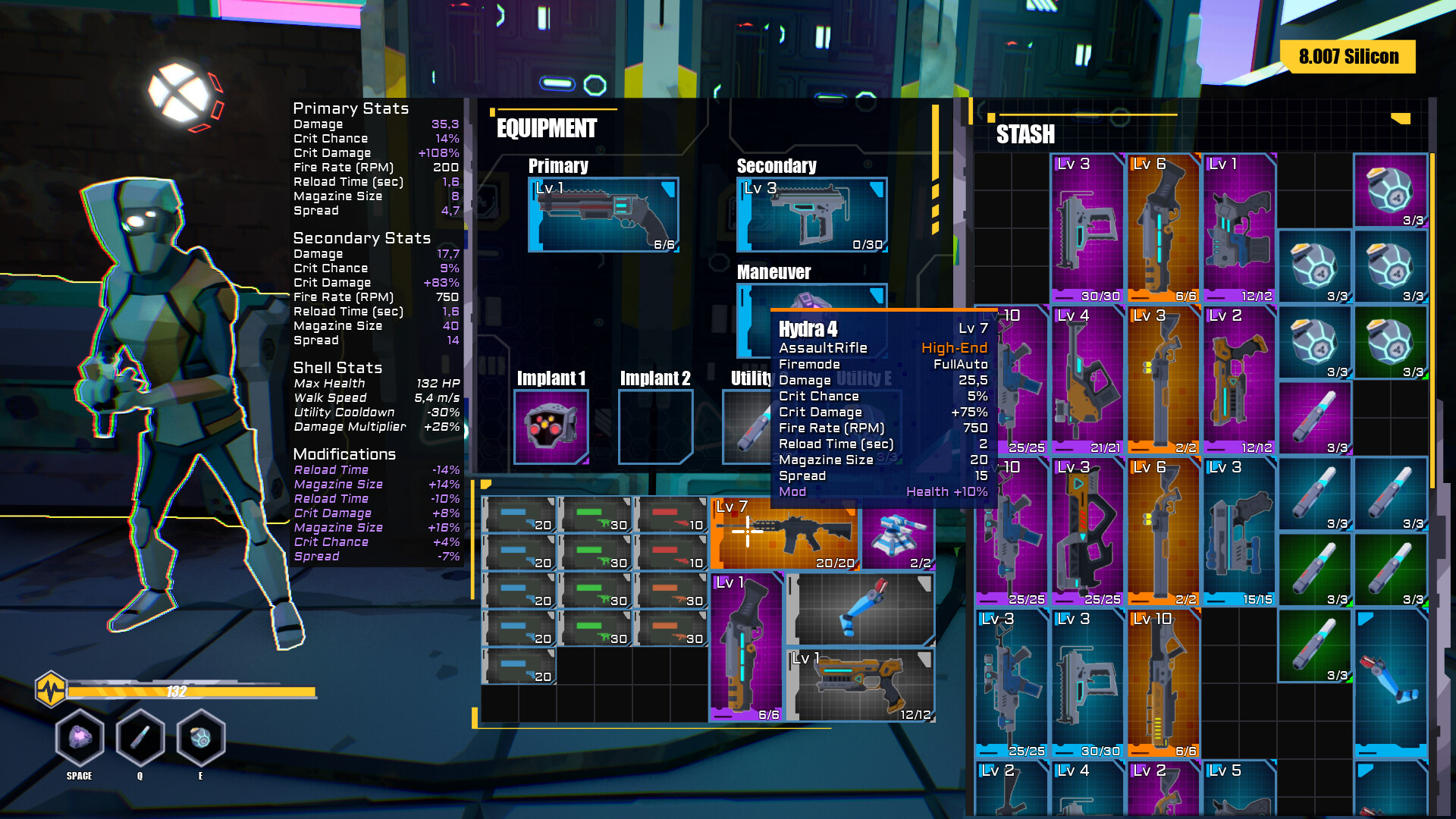The height and width of the screenshot is (819, 1456).
Task: Click the empty Implant 2 slot
Action: point(656,427)
